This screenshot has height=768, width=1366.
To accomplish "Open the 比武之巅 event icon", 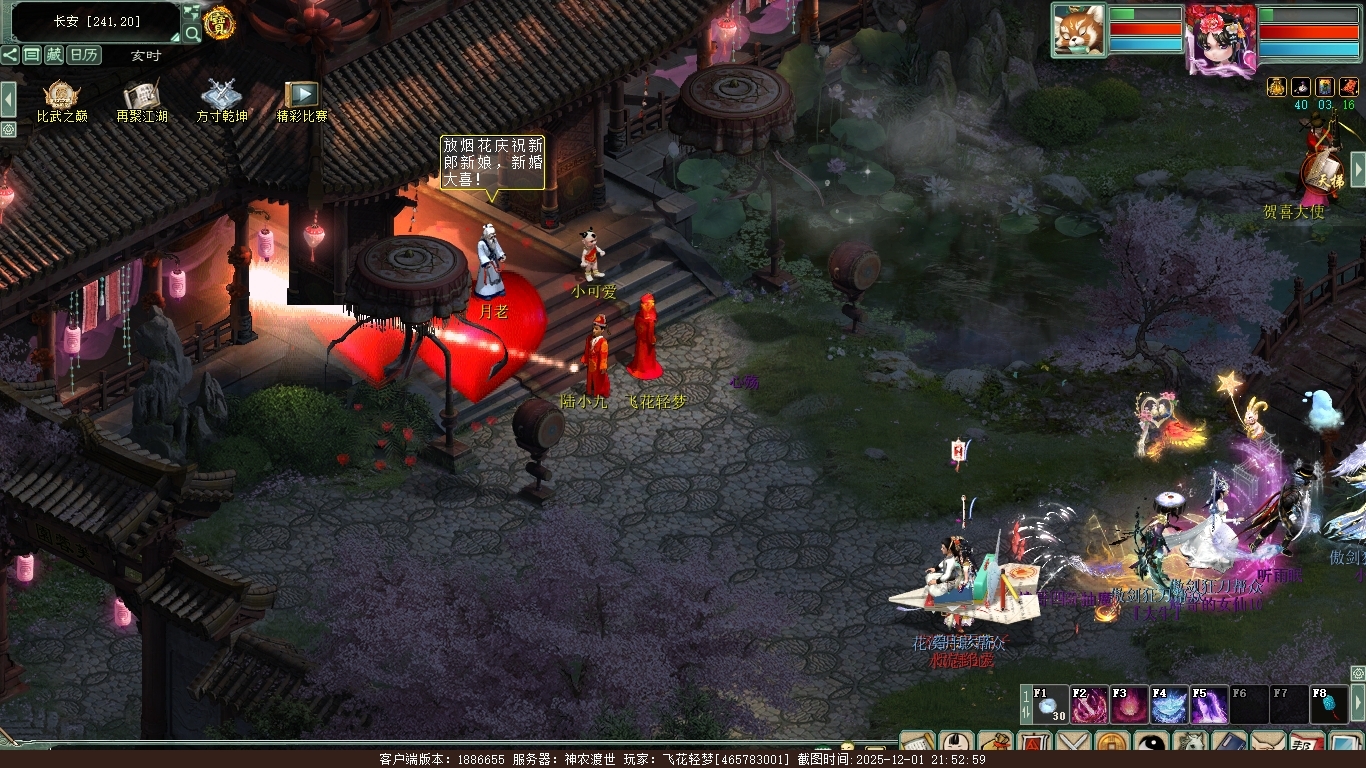I will tap(62, 97).
